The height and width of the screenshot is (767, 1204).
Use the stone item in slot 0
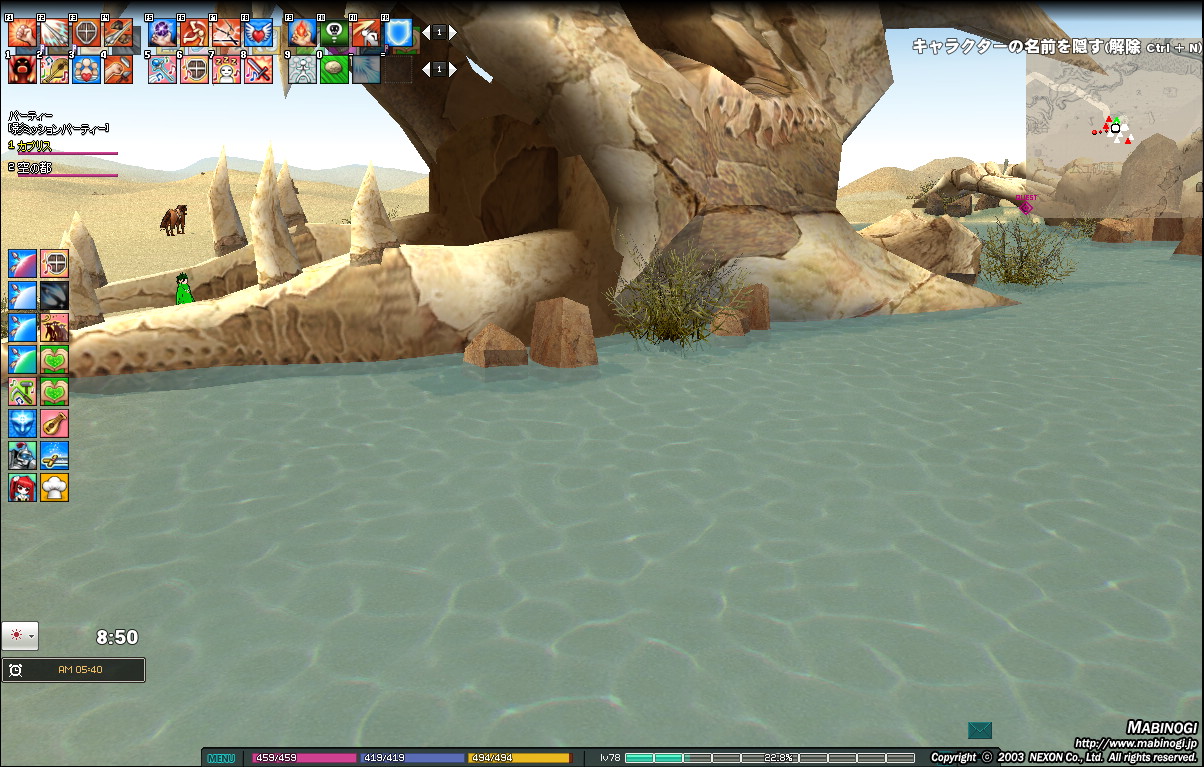click(334, 69)
